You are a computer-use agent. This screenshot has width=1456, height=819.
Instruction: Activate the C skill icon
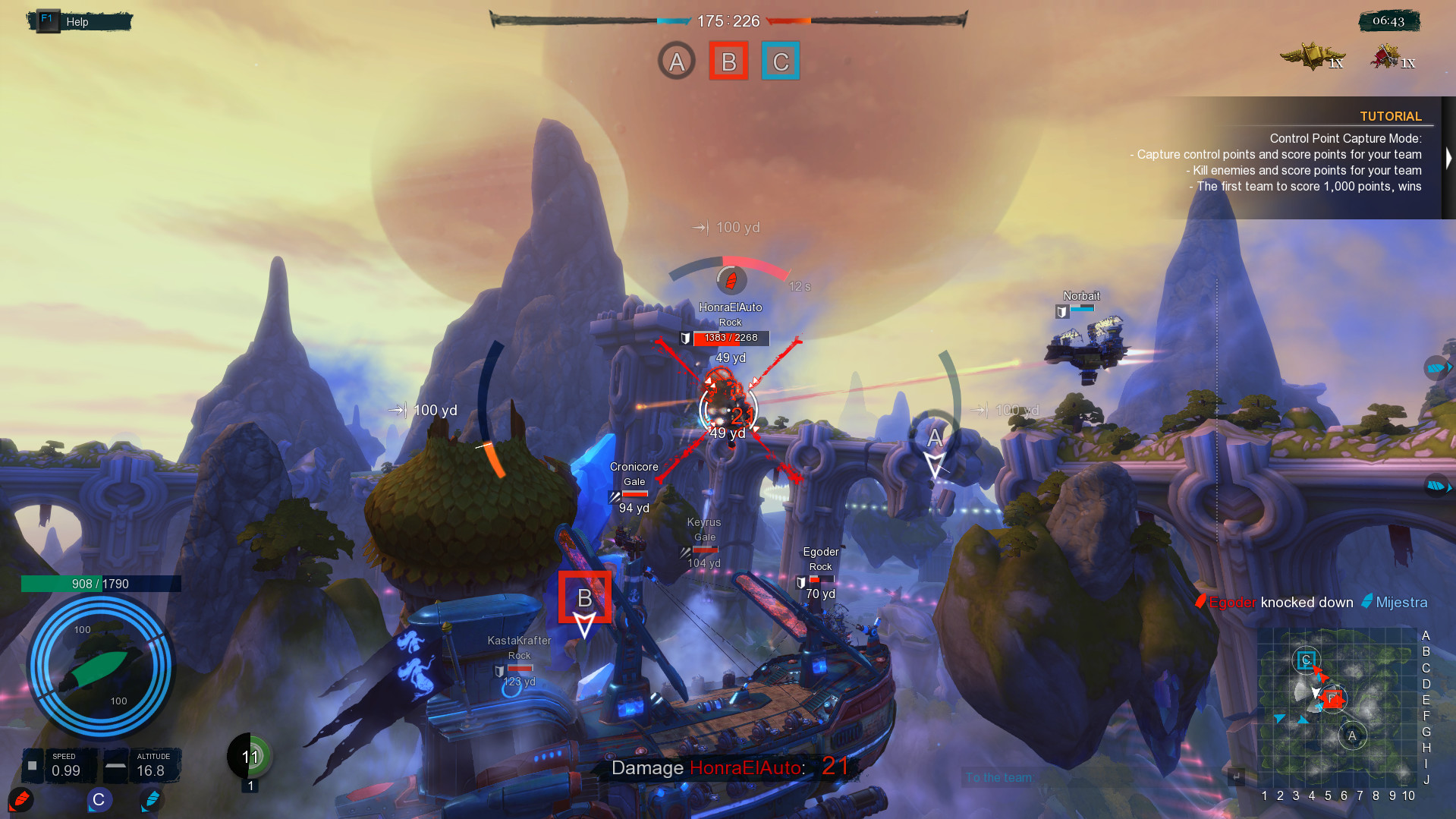pyautogui.click(x=99, y=799)
